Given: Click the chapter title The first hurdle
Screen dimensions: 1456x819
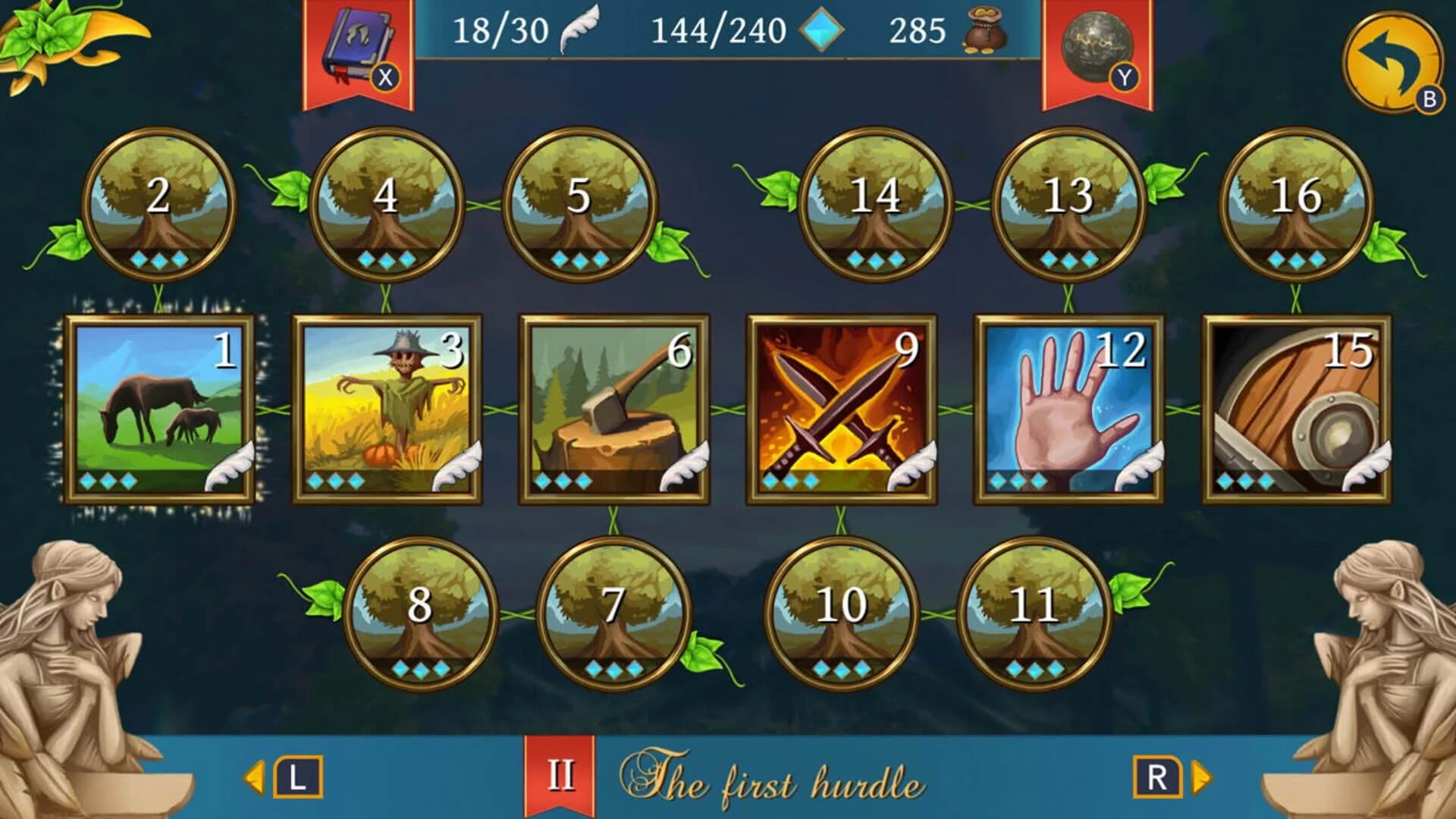Looking at the screenshot, I should tap(773, 776).
